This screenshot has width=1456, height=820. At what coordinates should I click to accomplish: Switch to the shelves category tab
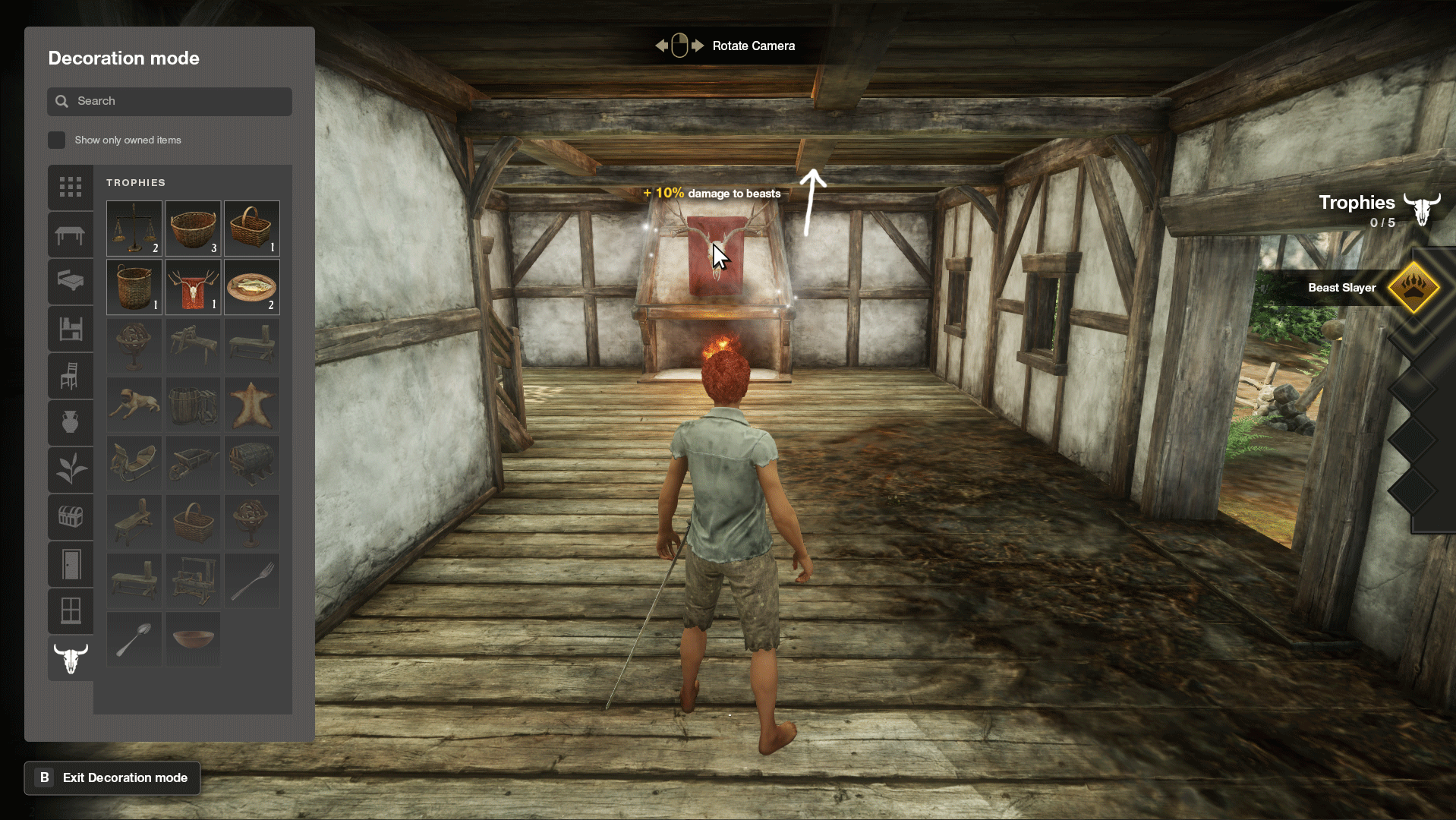coord(71,329)
